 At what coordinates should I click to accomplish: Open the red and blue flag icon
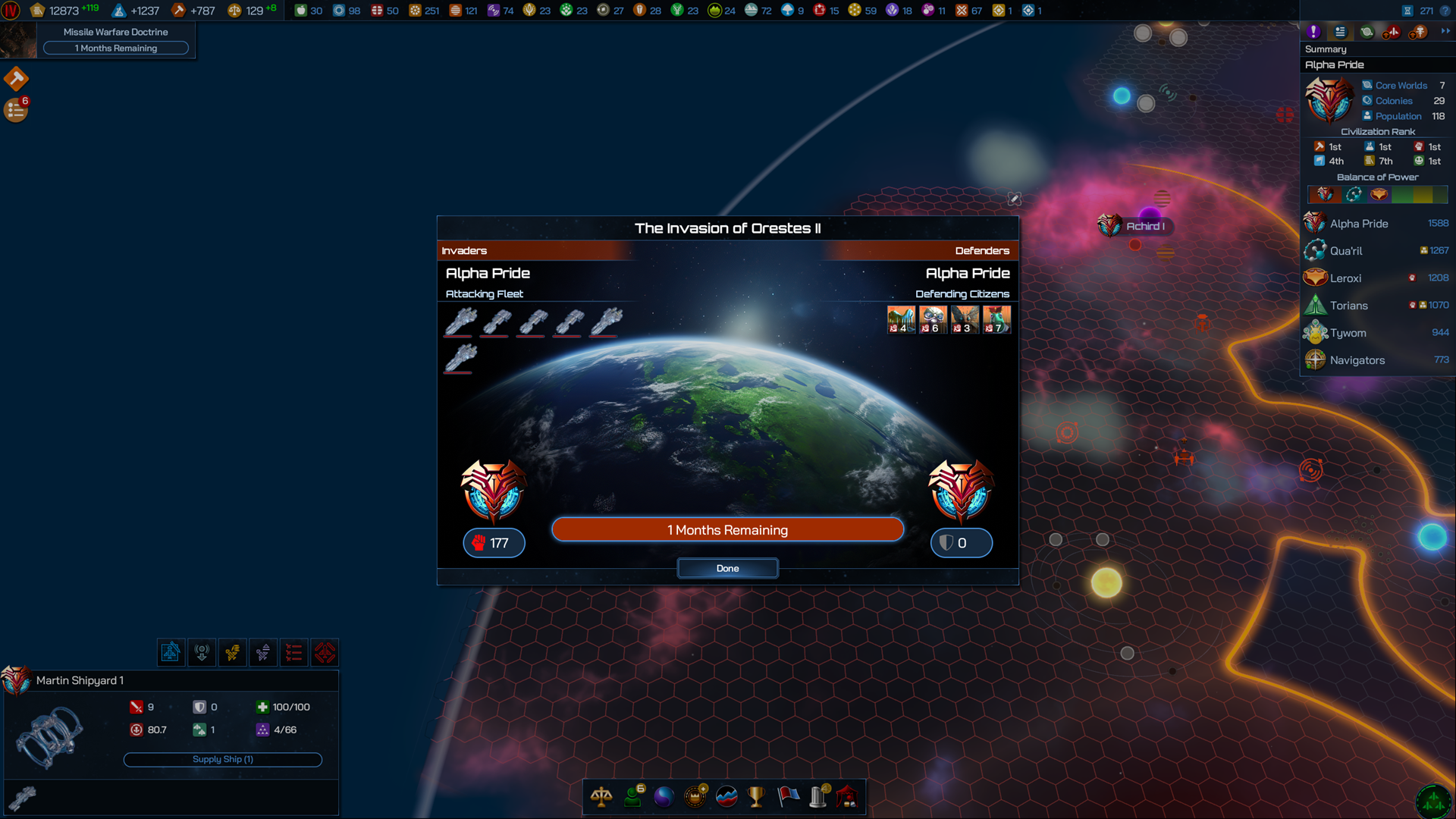(788, 797)
